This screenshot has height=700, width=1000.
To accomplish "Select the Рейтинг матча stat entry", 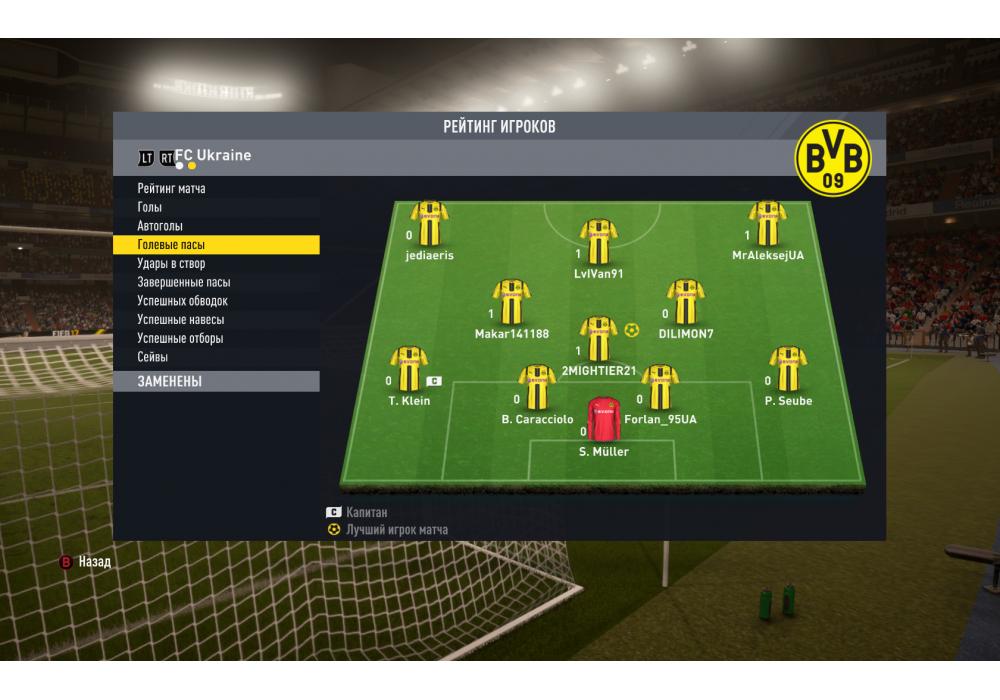I will [172, 189].
